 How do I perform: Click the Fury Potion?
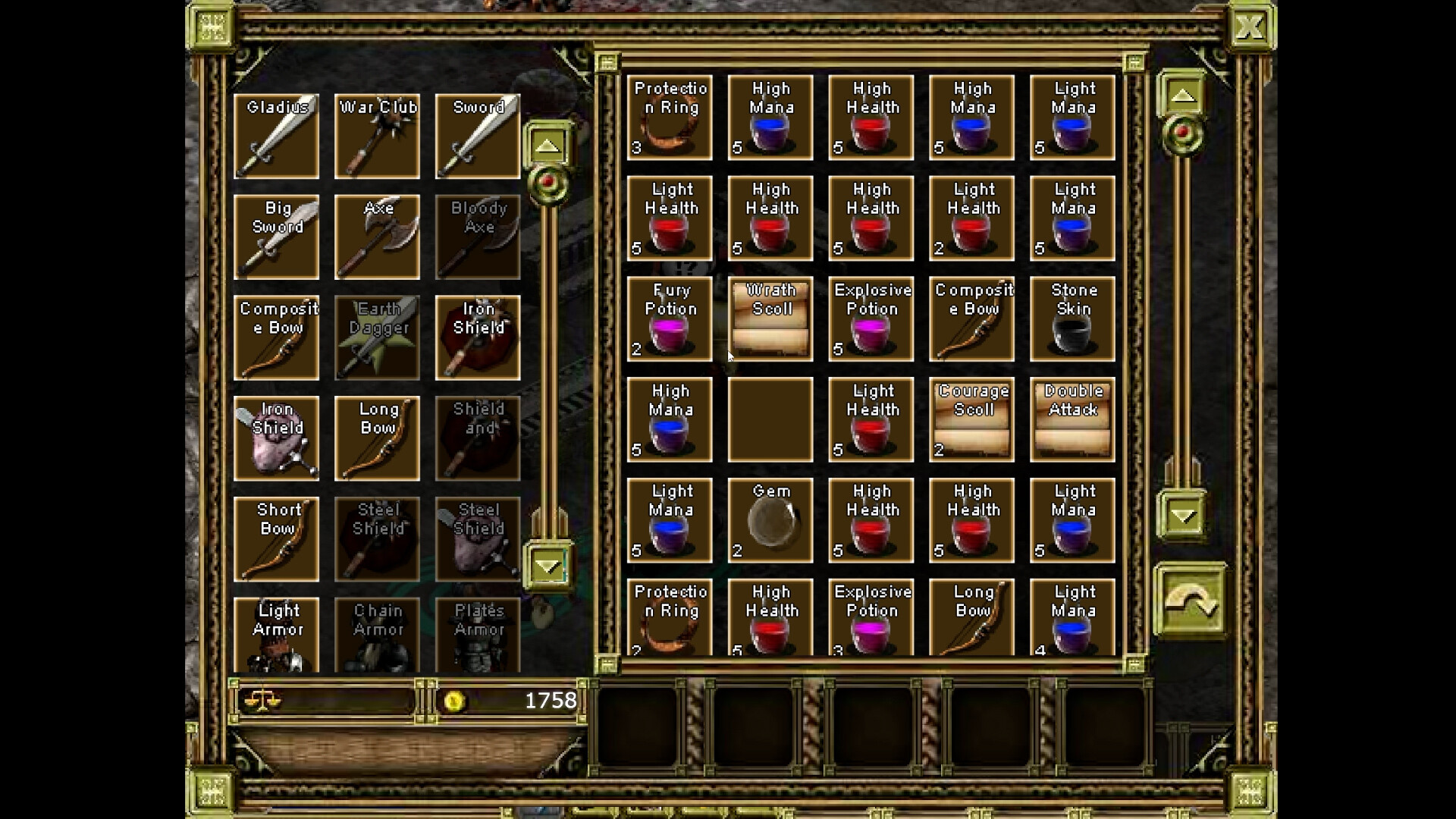[670, 318]
